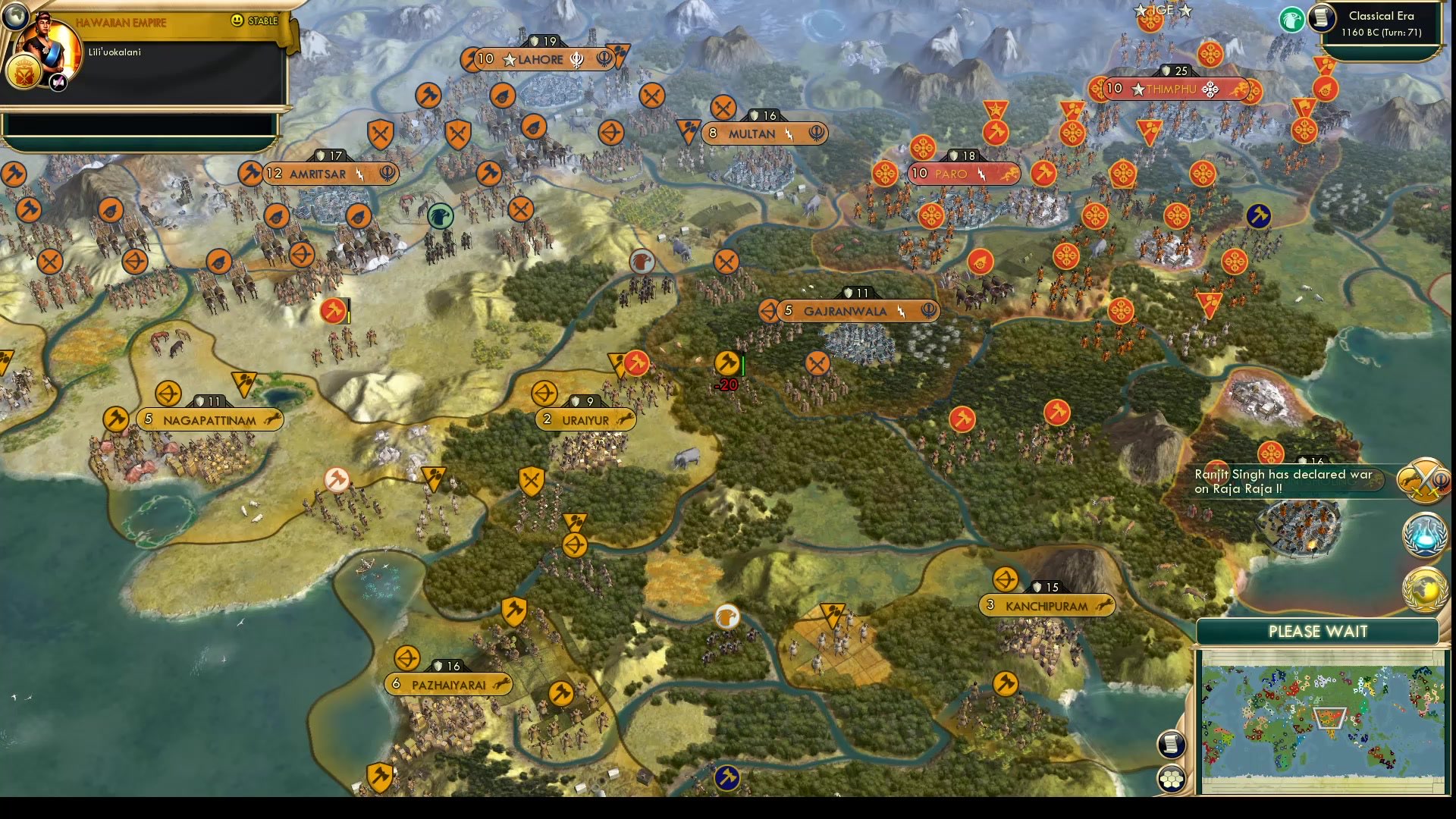Open notifications via the scroll icon bottom right
Image resolution: width=1456 pixels, height=819 pixels.
tap(1172, 744)
